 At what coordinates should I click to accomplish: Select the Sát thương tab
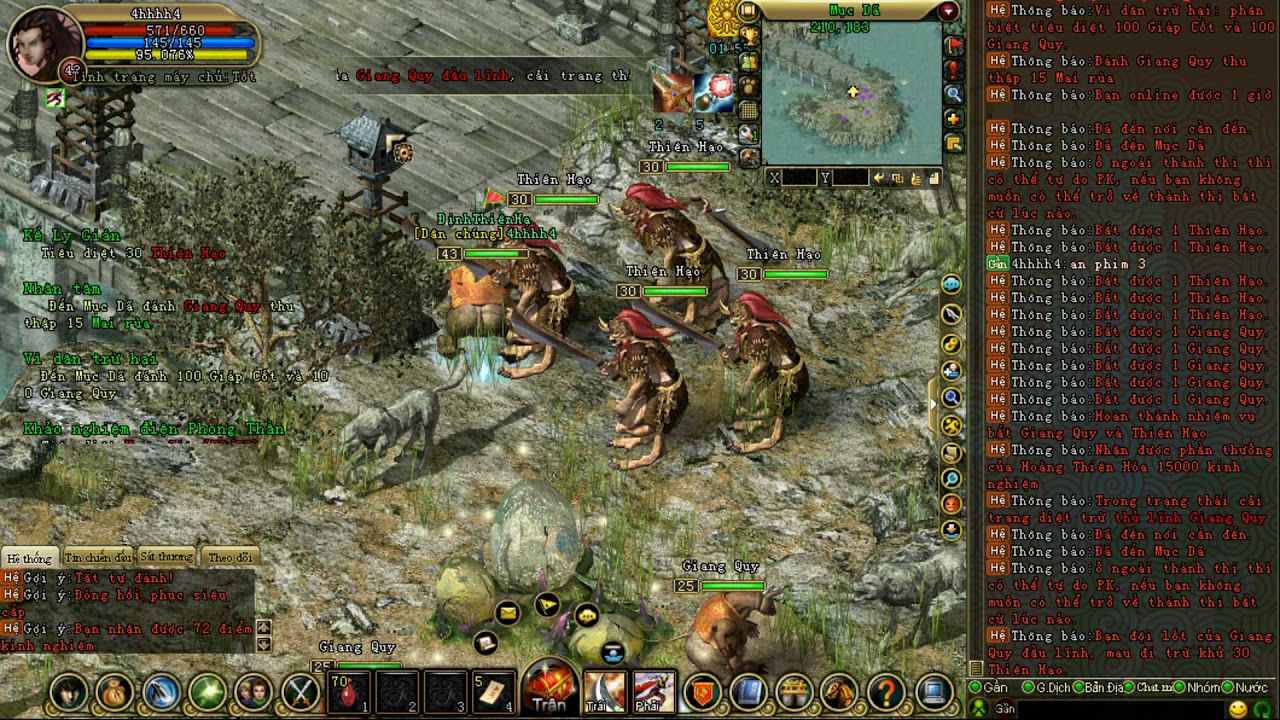point(166,557)
